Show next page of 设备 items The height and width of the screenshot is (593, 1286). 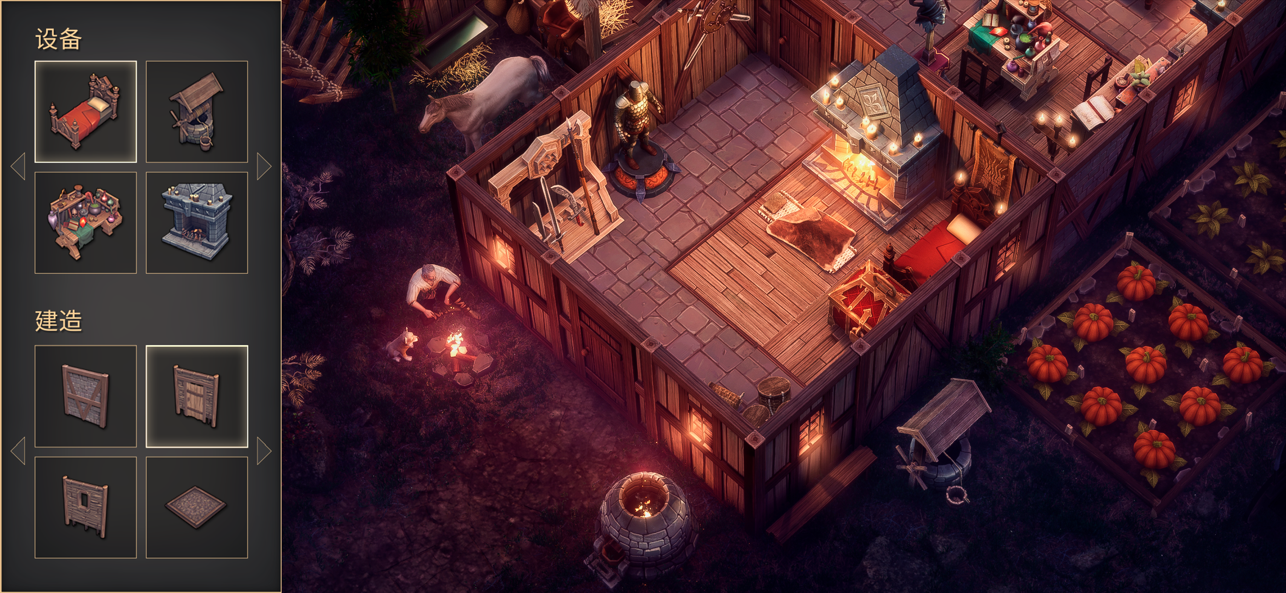pos(264,166)
